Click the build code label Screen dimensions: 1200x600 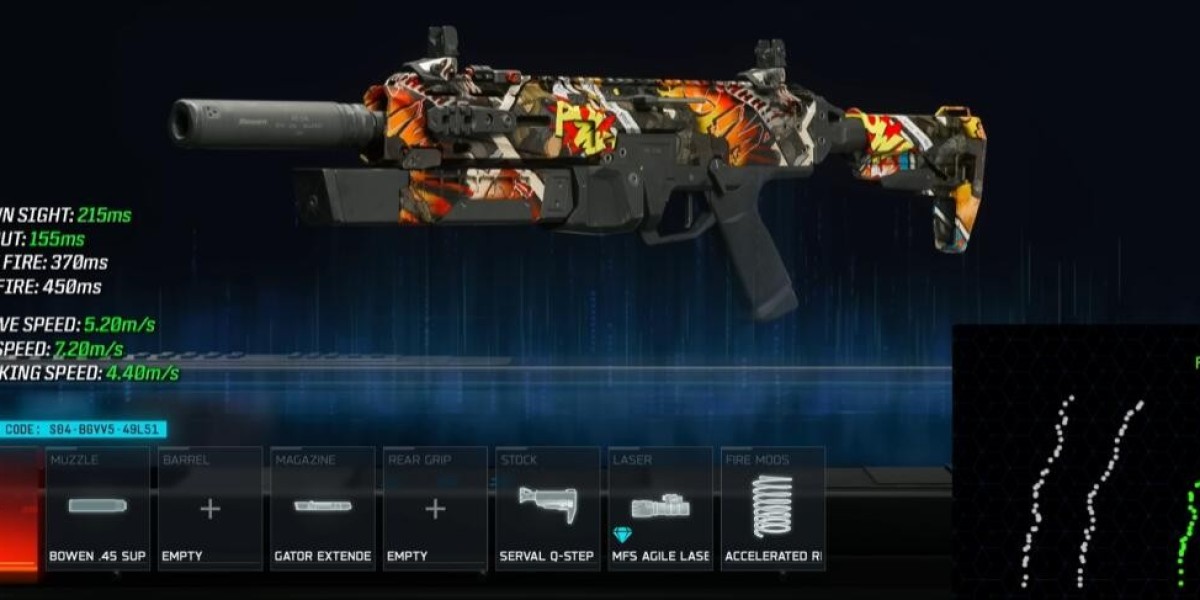(x=83, y=429)
